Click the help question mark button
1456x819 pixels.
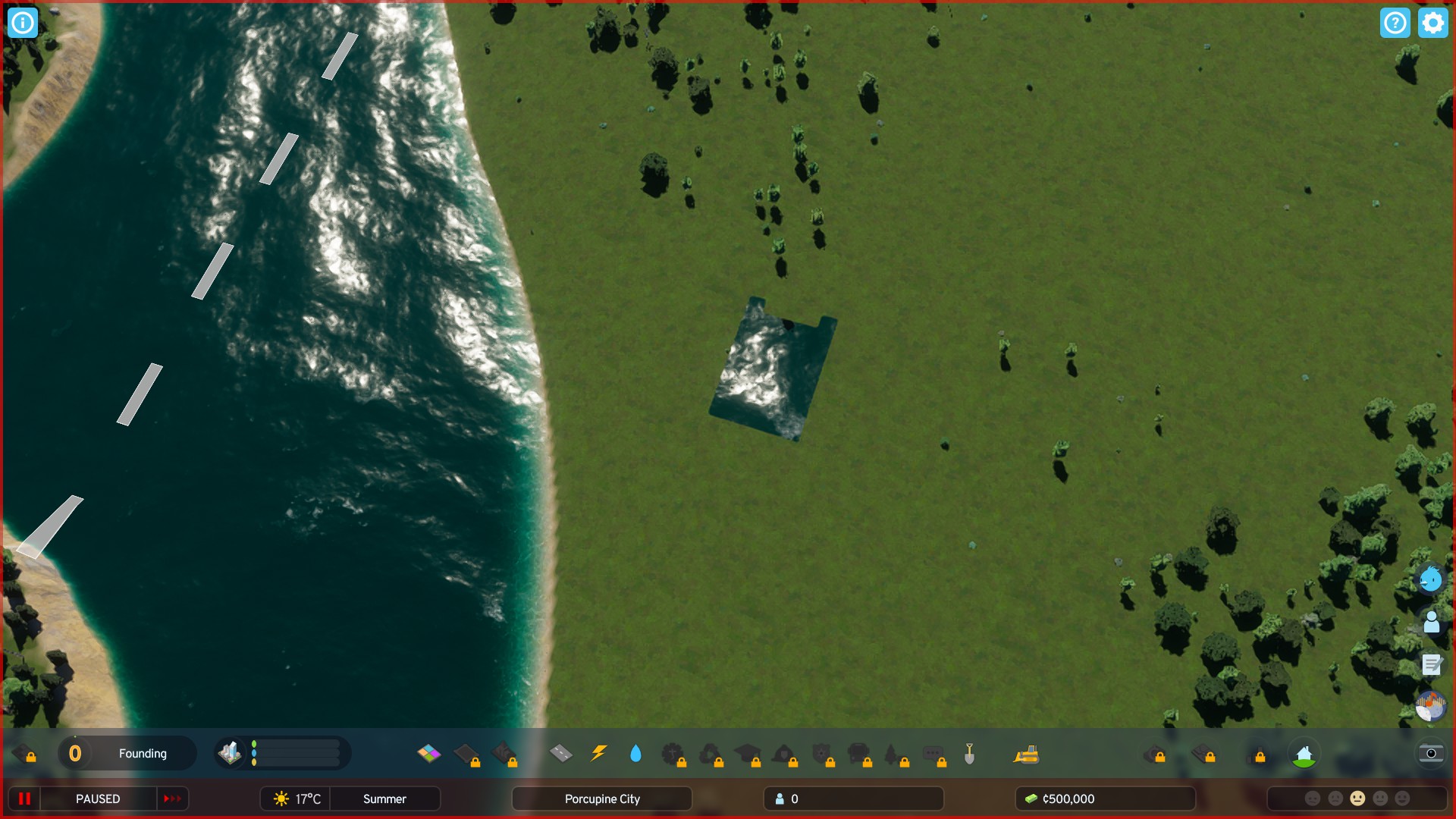pyautogui.click(x=1395, y=23)
